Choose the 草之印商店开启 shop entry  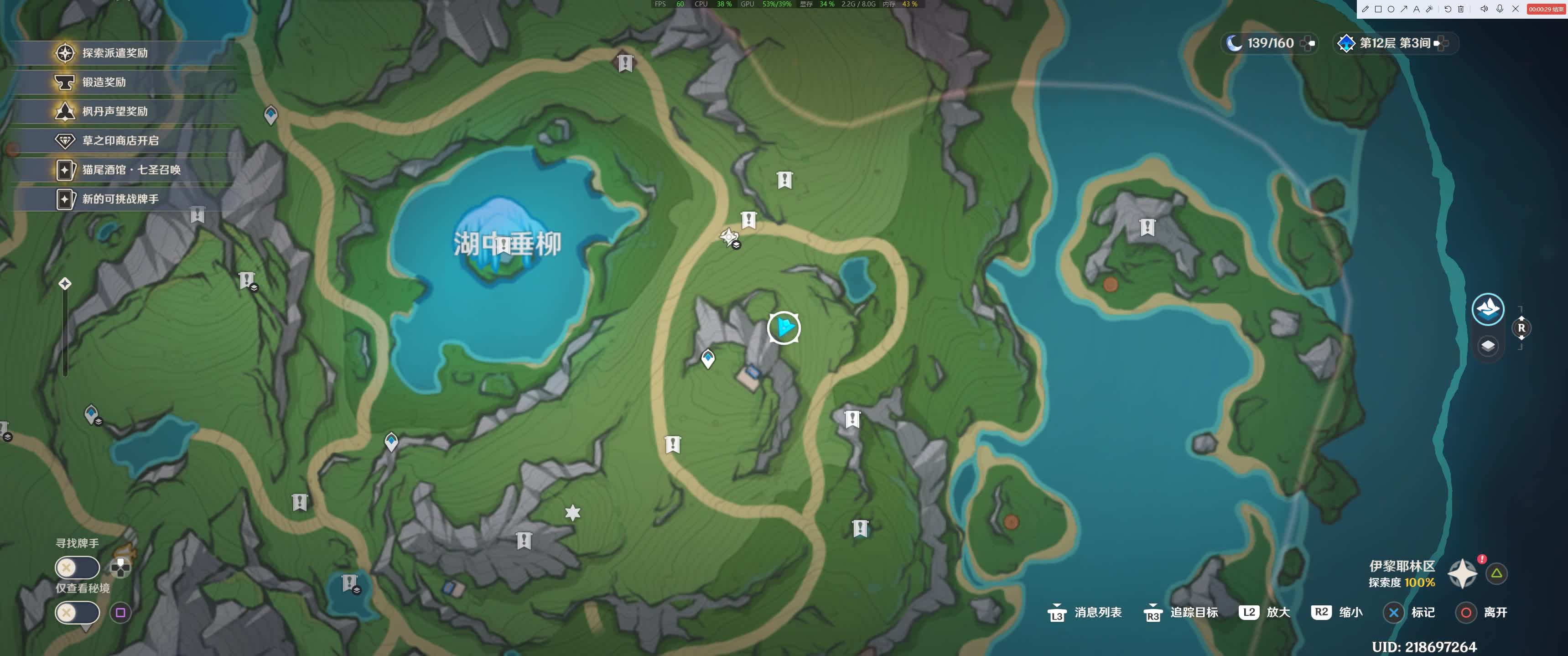click(120, 141)
